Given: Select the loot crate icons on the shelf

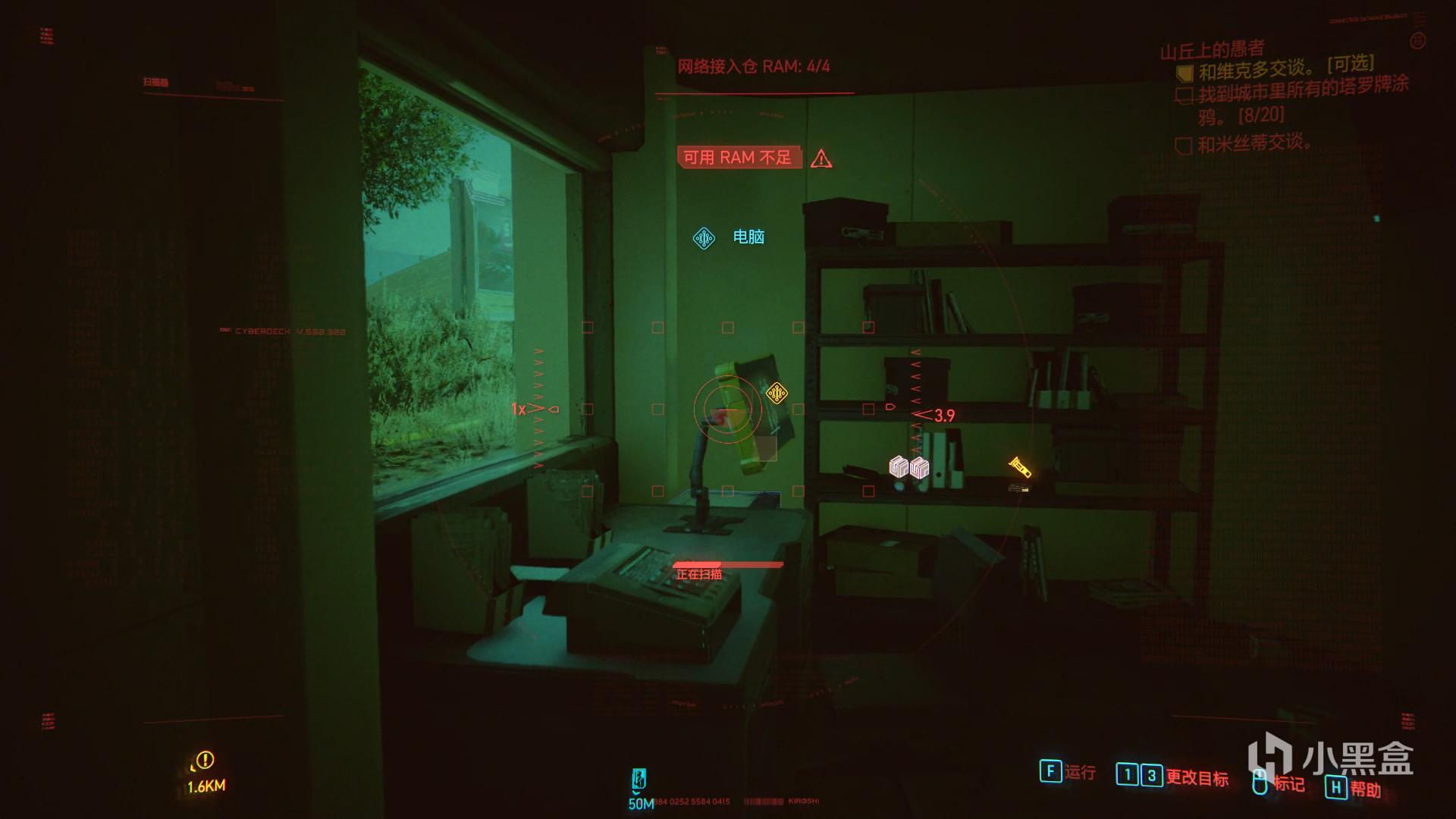Looking at the screenshot, I should pos(908,467).
